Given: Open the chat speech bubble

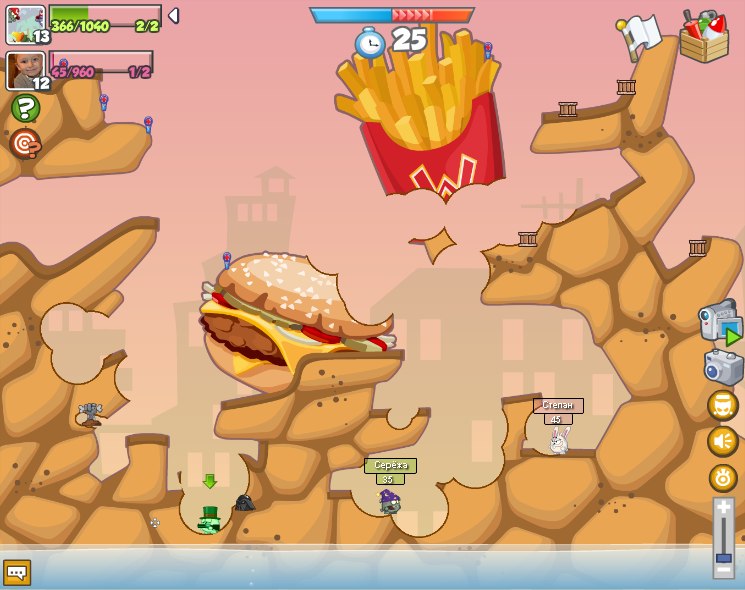Looking at the screenshot, I should pos(17,572).
